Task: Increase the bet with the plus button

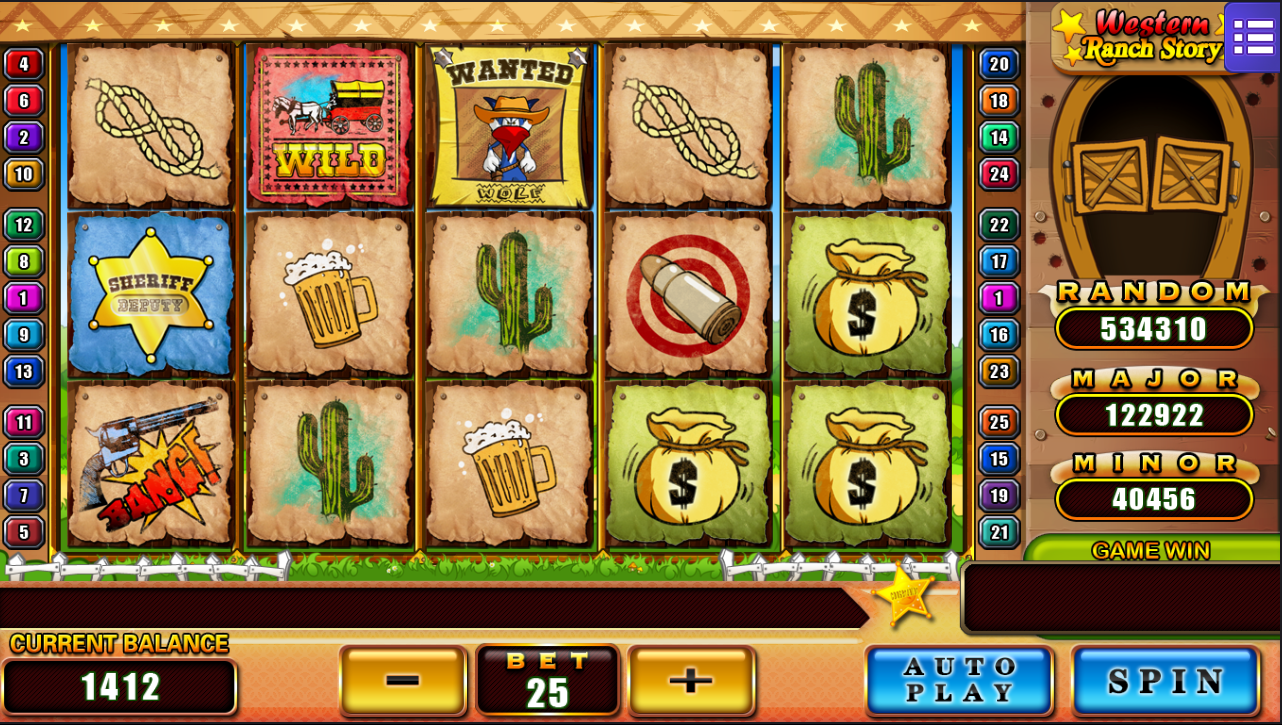Action: pos(691,681)
